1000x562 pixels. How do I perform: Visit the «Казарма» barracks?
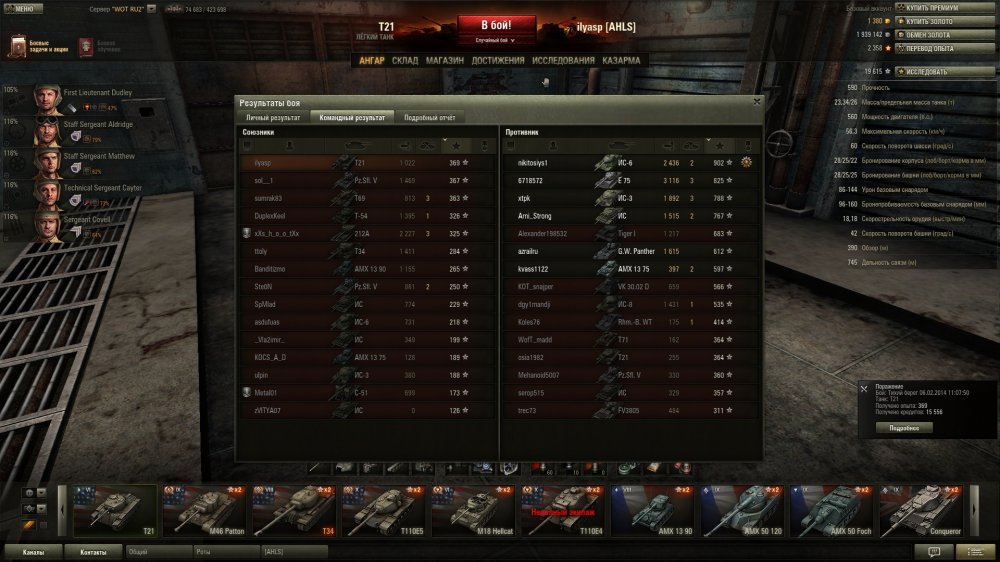(x=622, y=60)
